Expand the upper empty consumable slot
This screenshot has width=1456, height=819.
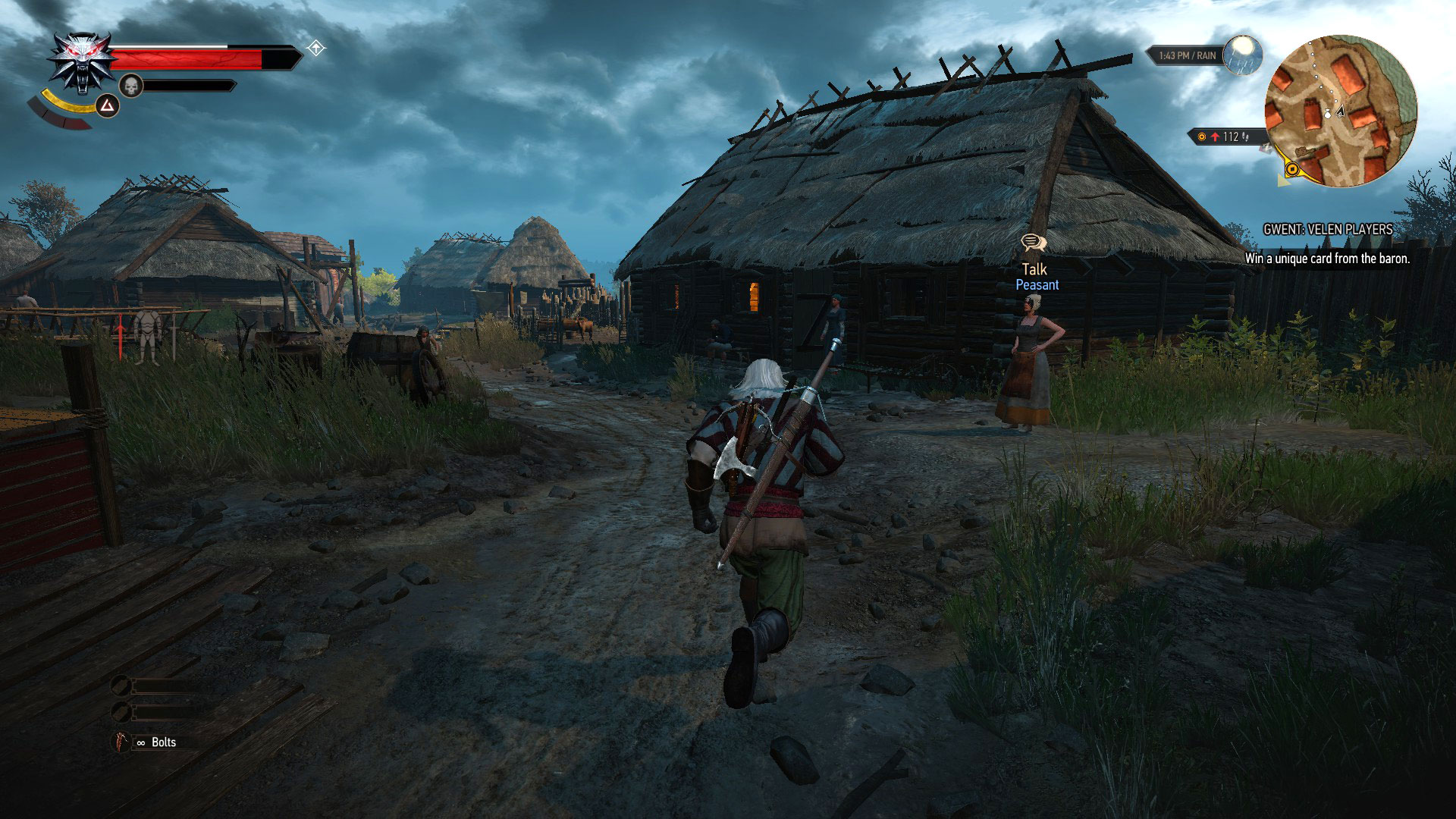121,684
